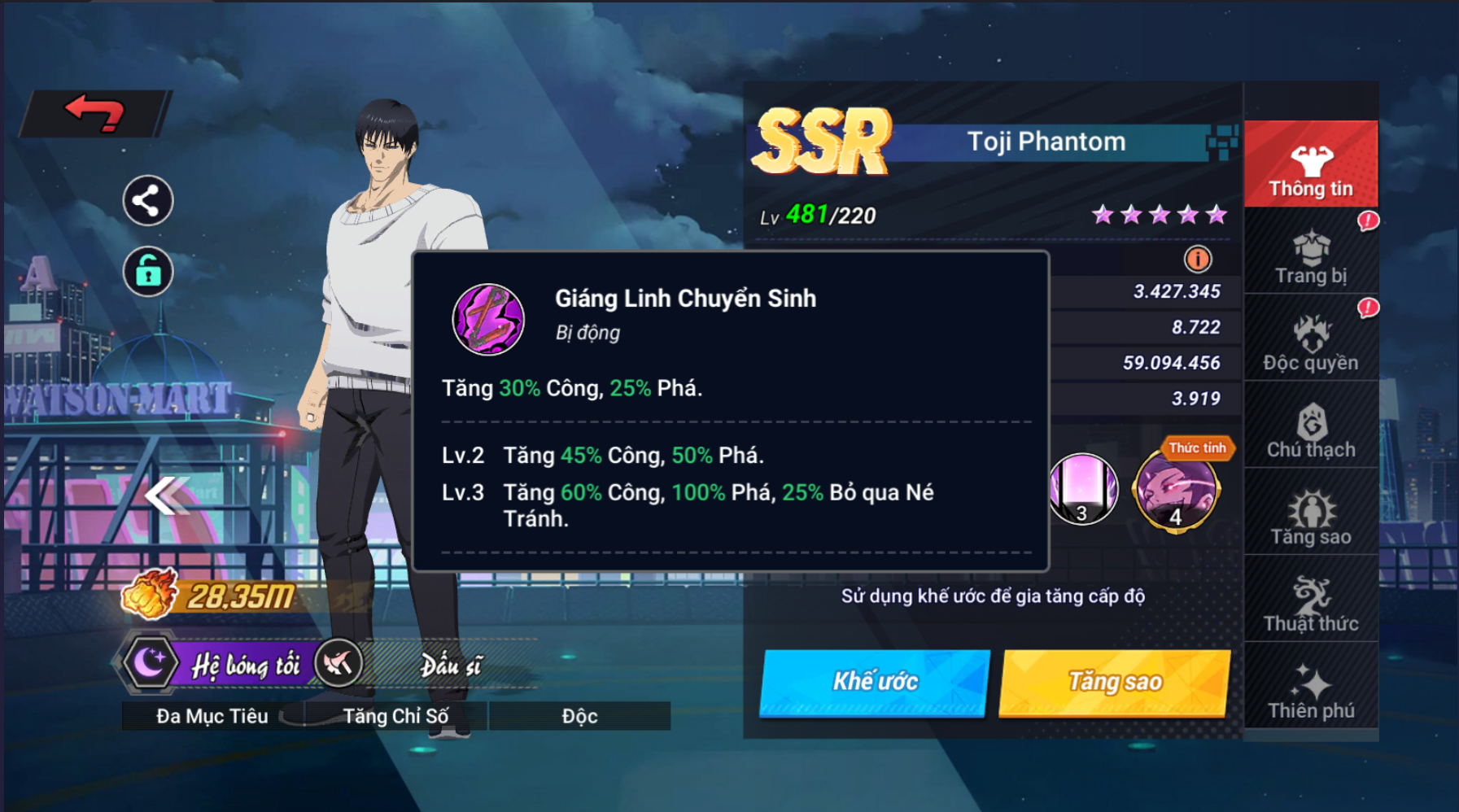The image size is (1459, 812).
Task: Select the skill icon numbered 3
Action: [x=1083, y=490]
